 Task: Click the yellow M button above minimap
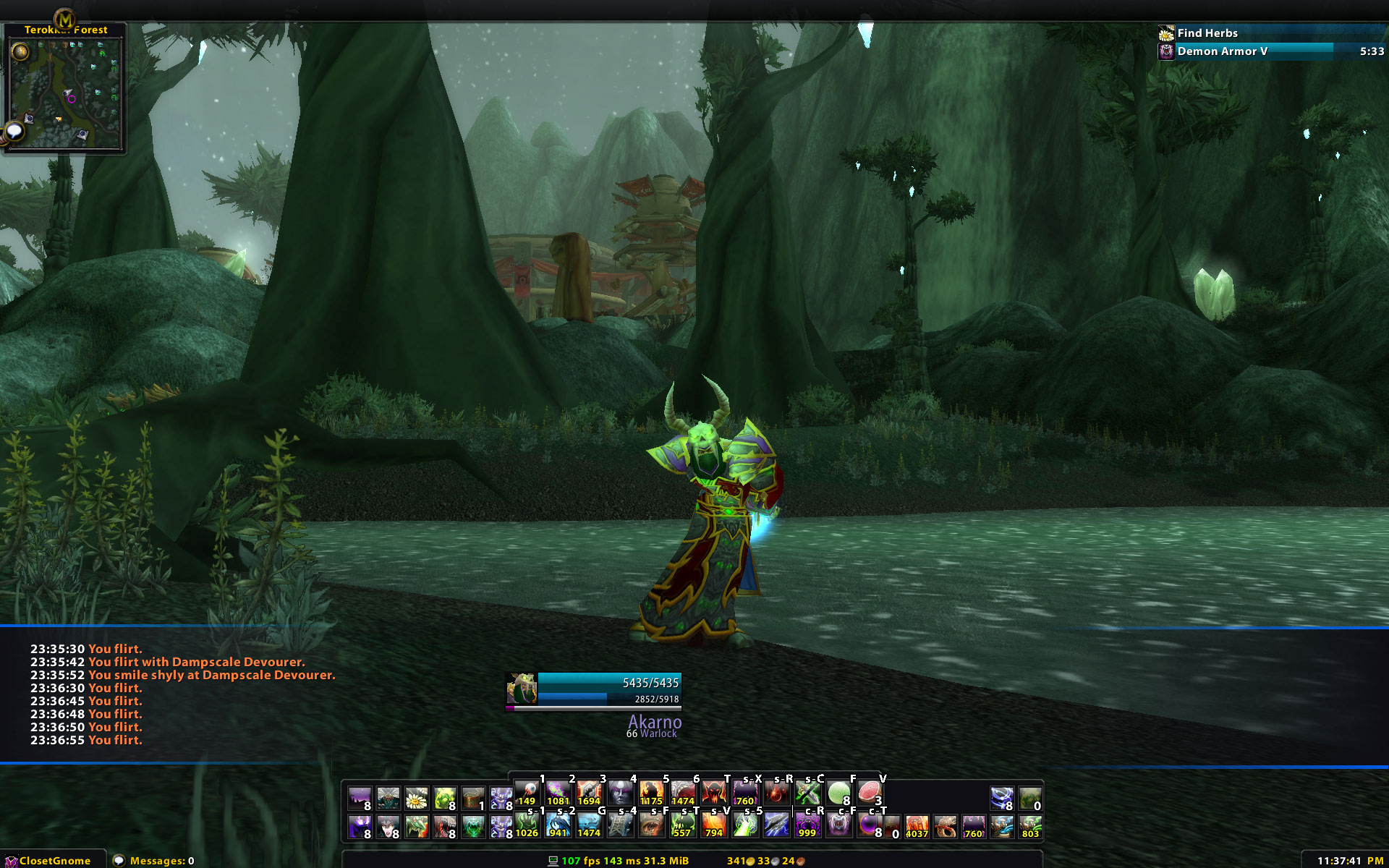point(64,19)
